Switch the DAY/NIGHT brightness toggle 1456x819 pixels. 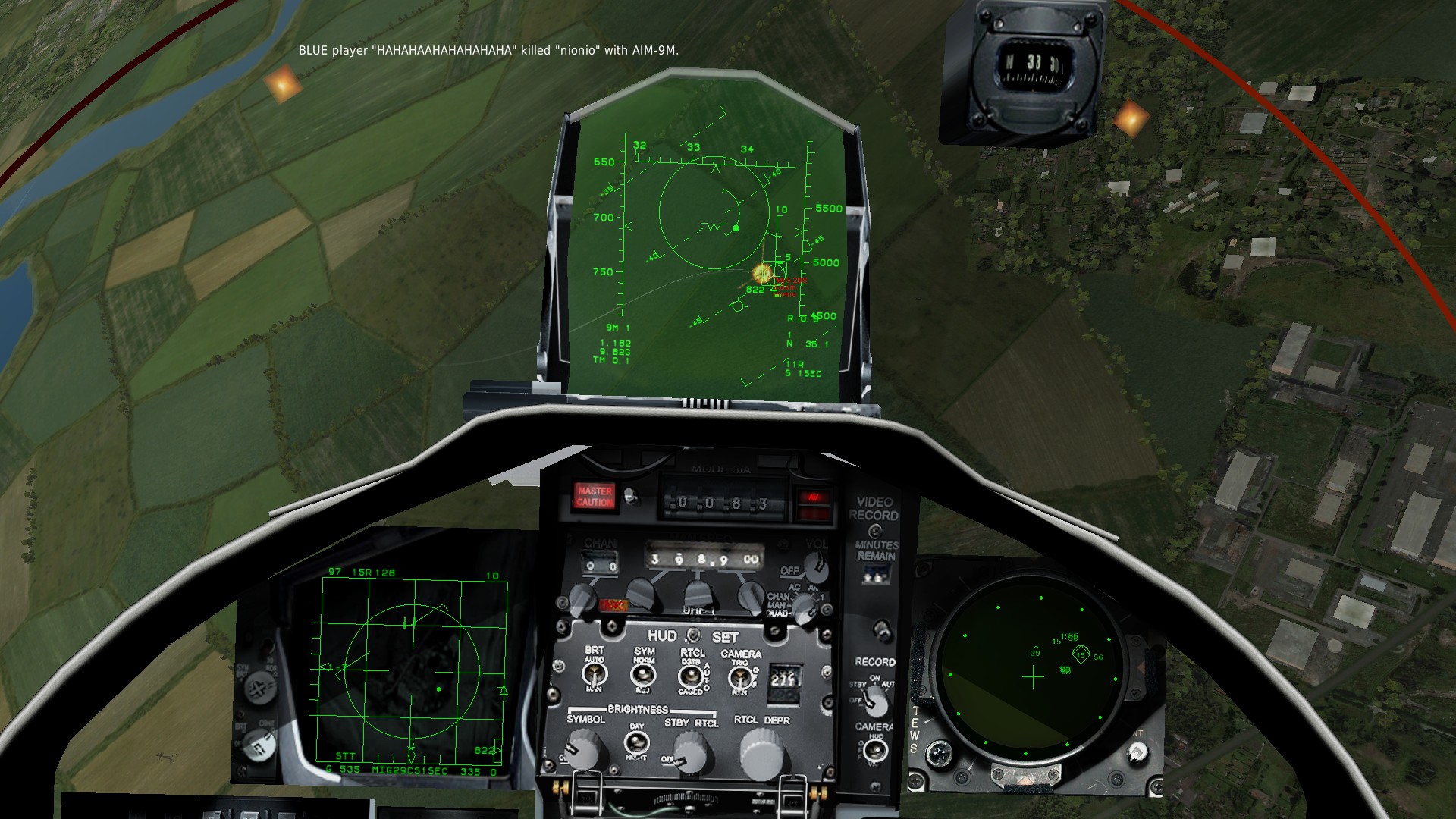tap(635, 742)
